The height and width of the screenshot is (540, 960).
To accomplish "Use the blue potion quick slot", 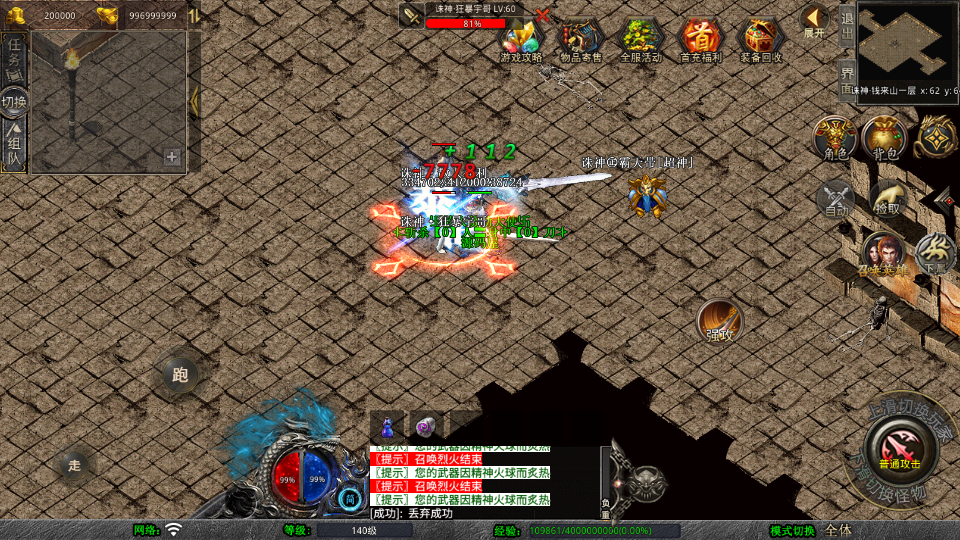I will [388, 425].
